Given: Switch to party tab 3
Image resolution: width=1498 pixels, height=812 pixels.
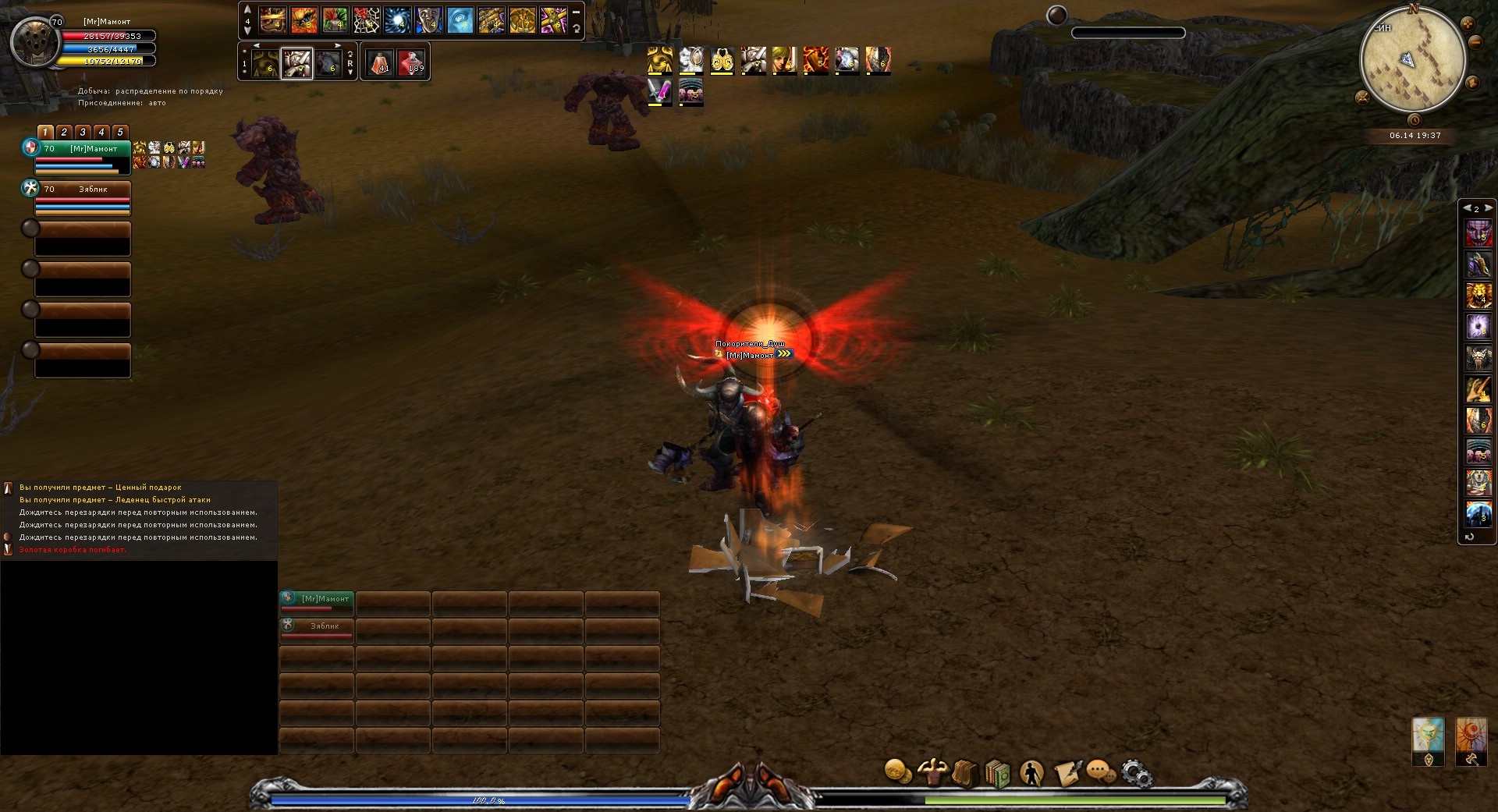Looking at the screenshot, I should pos(83,133).
